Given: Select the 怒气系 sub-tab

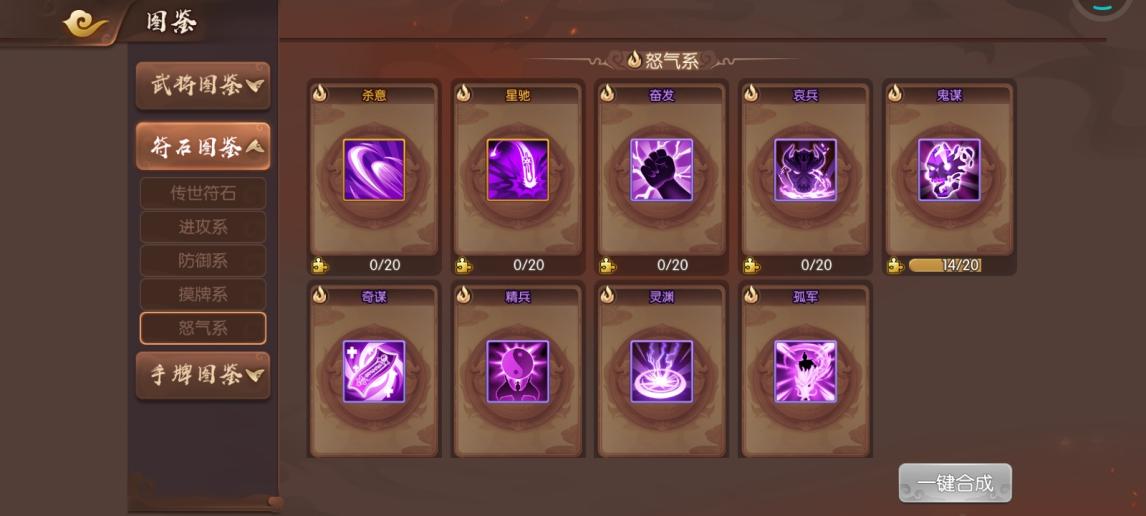Looking at the screenshot, I should (x=203, y=328).
